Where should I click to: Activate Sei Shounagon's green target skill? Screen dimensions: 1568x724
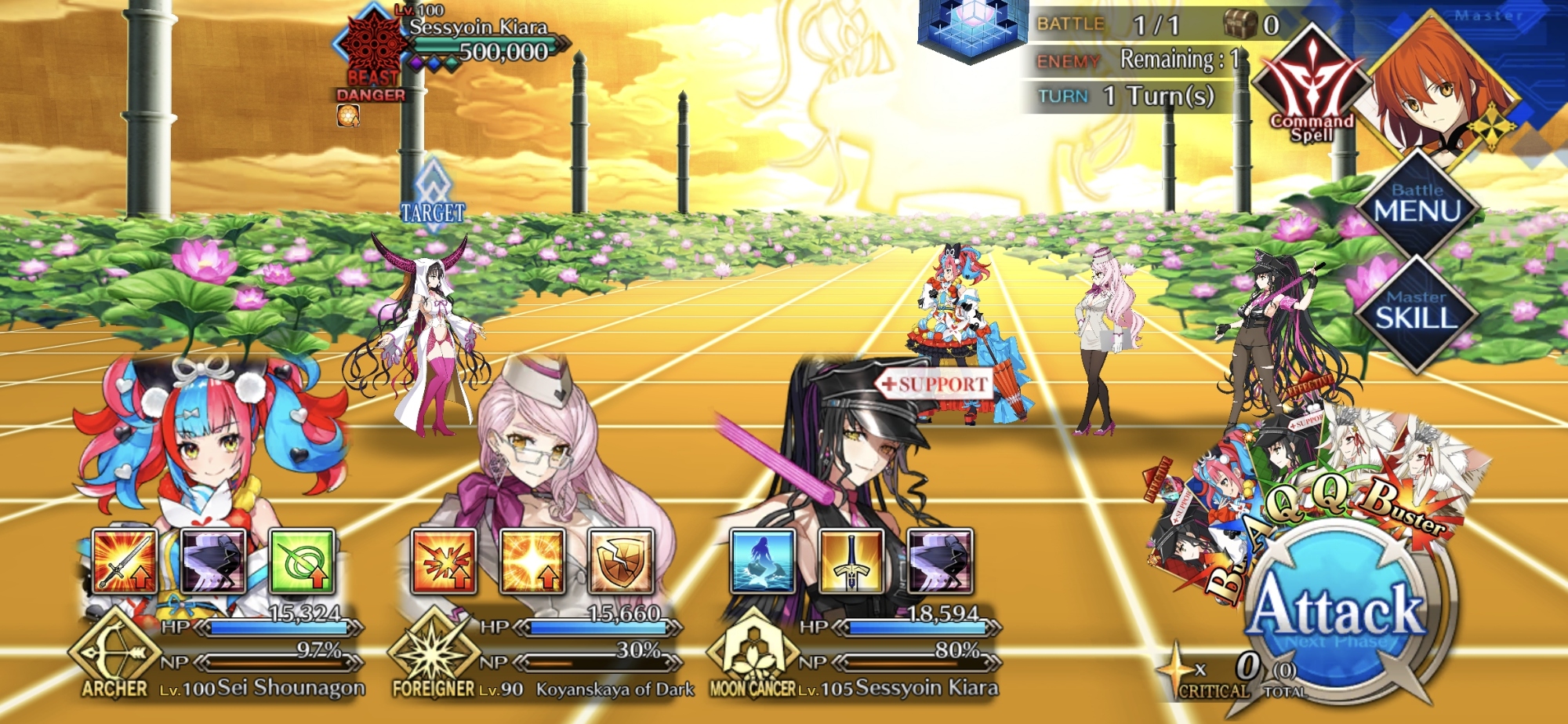(302, 561)
